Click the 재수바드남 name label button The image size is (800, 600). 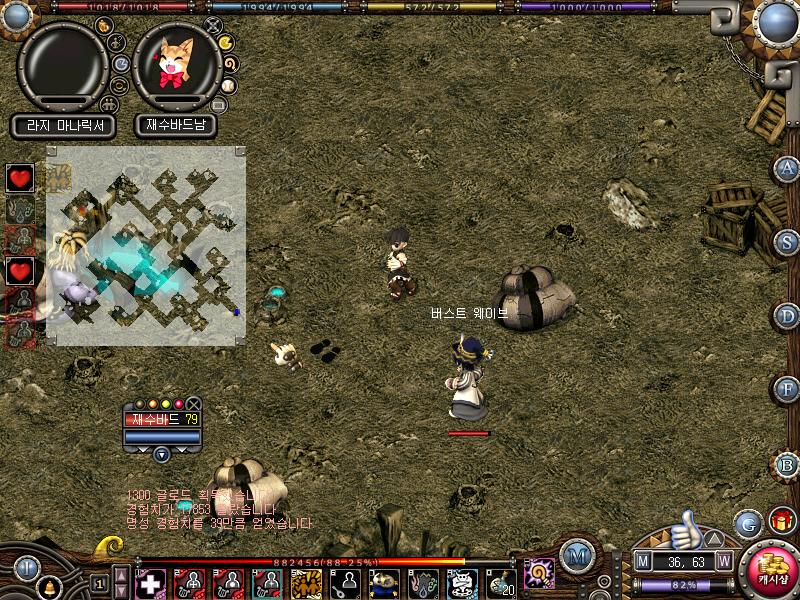pos(177,126)
